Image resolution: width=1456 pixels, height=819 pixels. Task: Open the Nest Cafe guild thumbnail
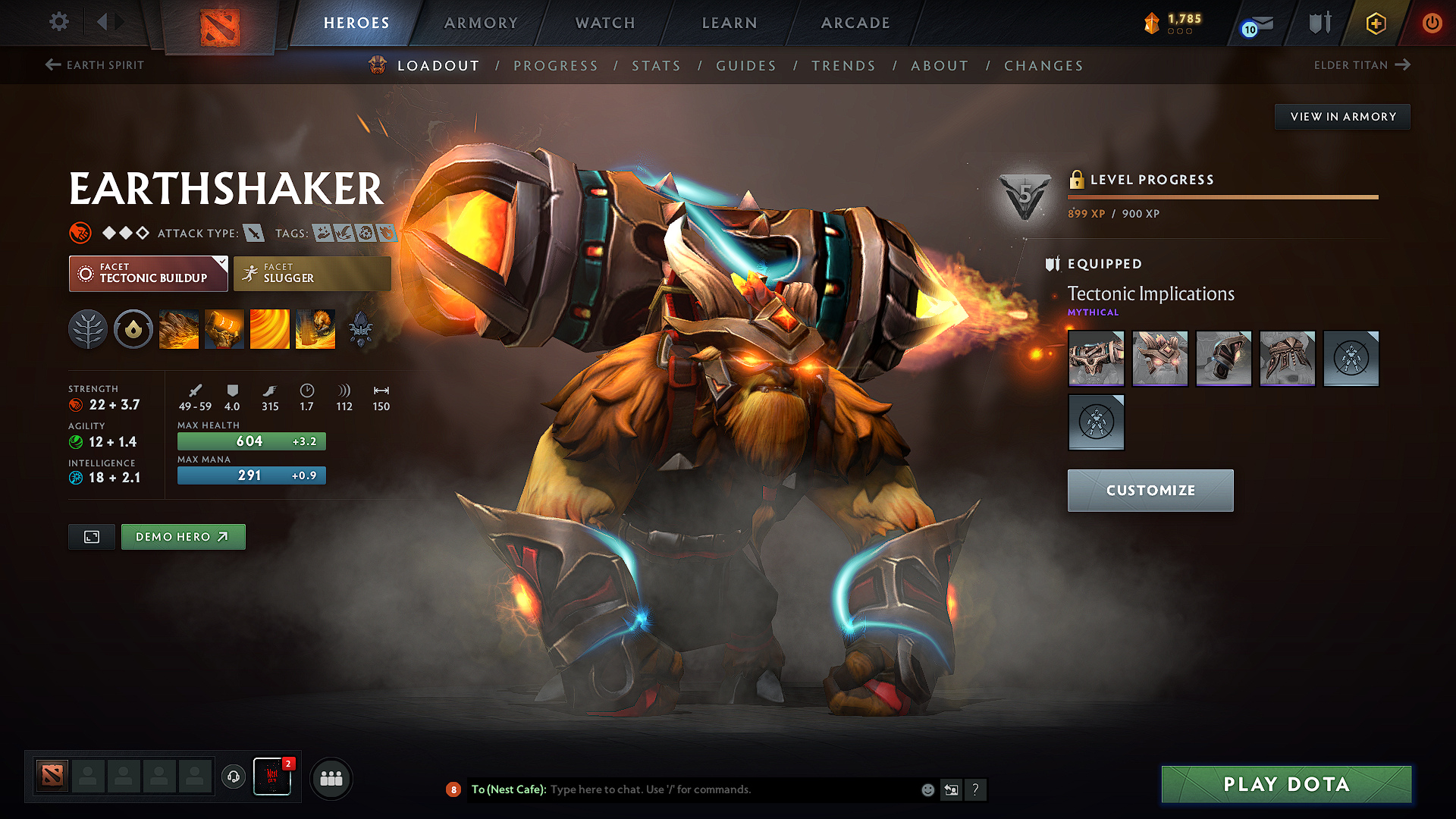[x=272, y=775]
